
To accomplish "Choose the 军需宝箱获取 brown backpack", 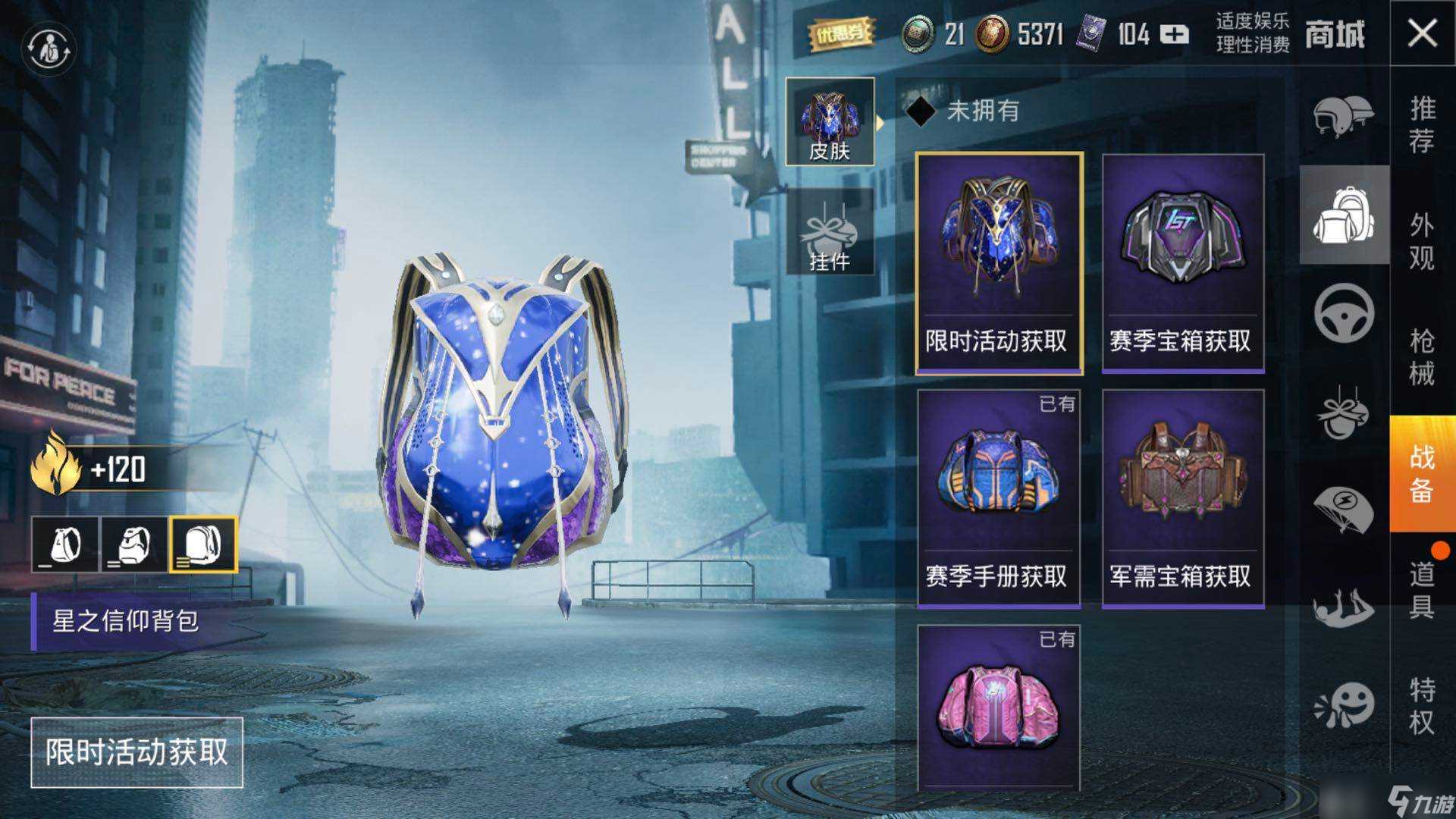I will [1182, 498].
